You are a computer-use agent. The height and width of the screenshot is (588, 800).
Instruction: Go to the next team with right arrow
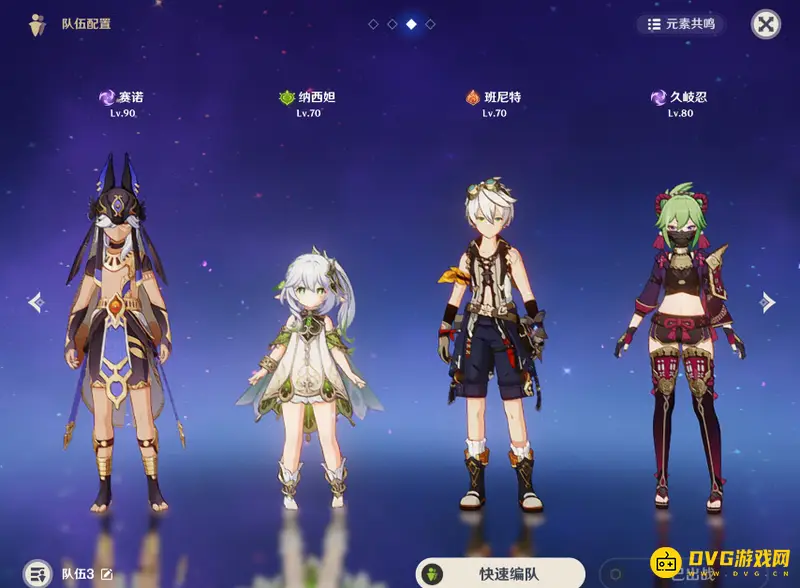pos(767,301)
